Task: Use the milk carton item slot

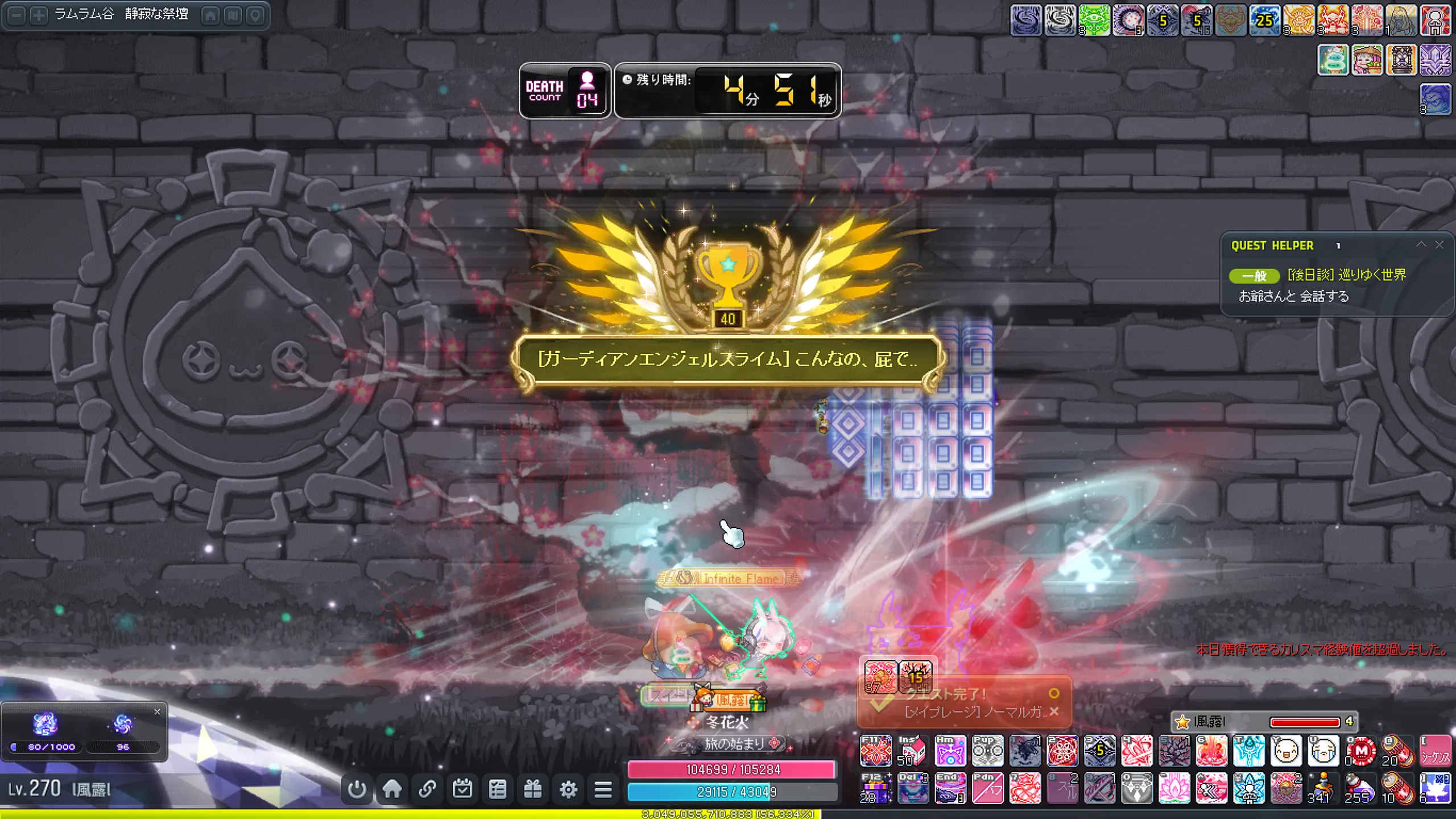Action: (913, 751)
